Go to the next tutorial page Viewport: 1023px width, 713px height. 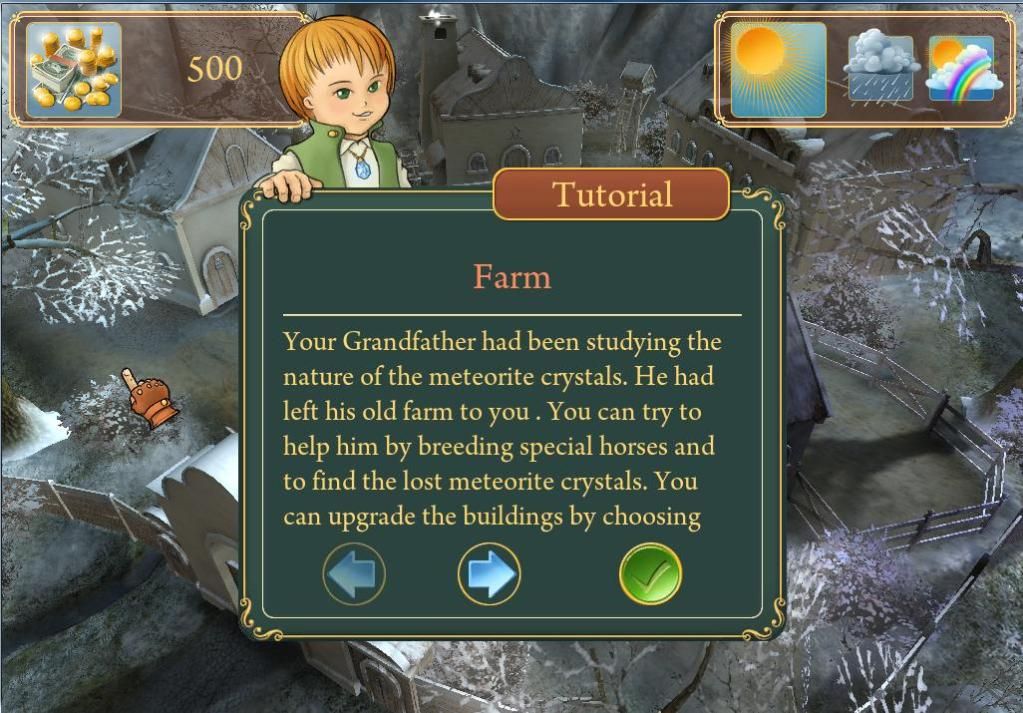tap(489, 574)
